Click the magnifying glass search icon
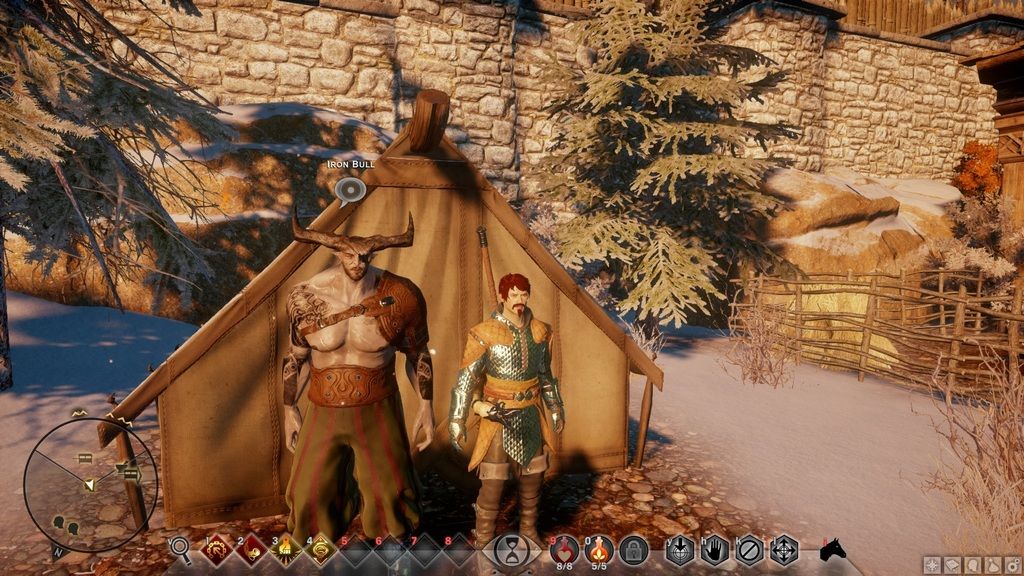This screenshot has height=576, width=1024. tap(180, 548)
